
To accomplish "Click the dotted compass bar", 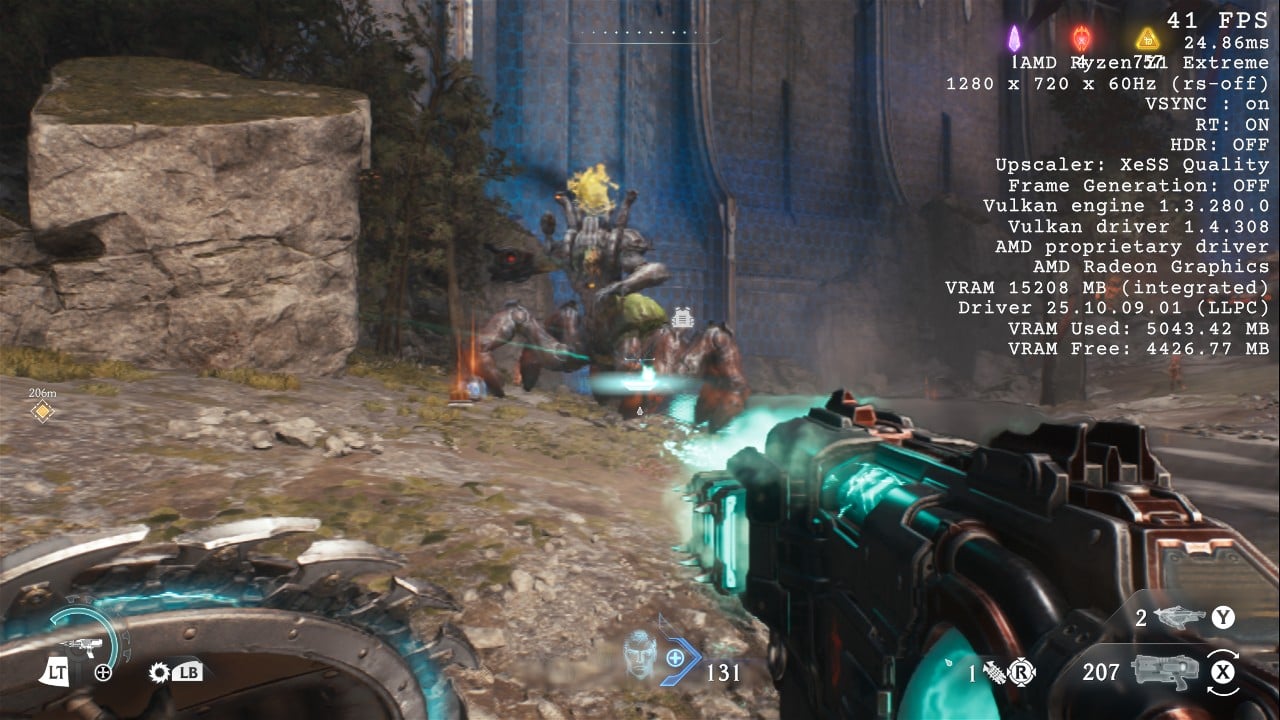I will 645,33.
